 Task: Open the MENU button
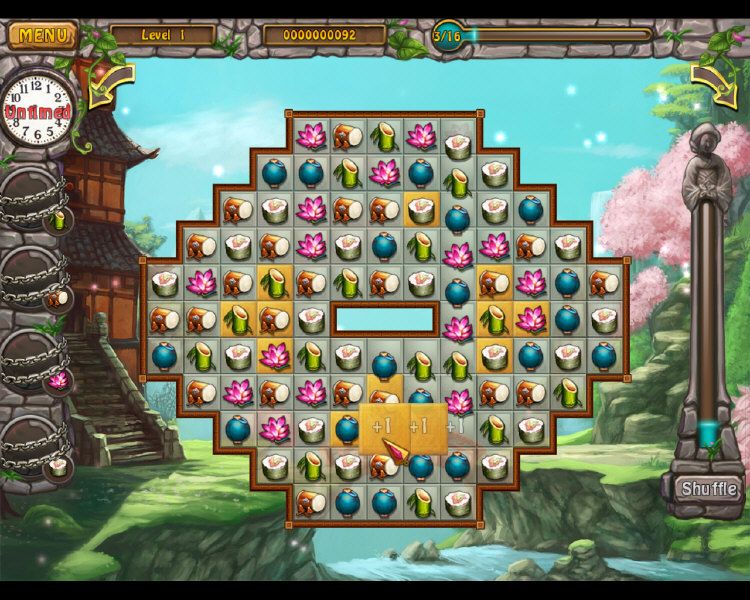click(x=42, y=35)
